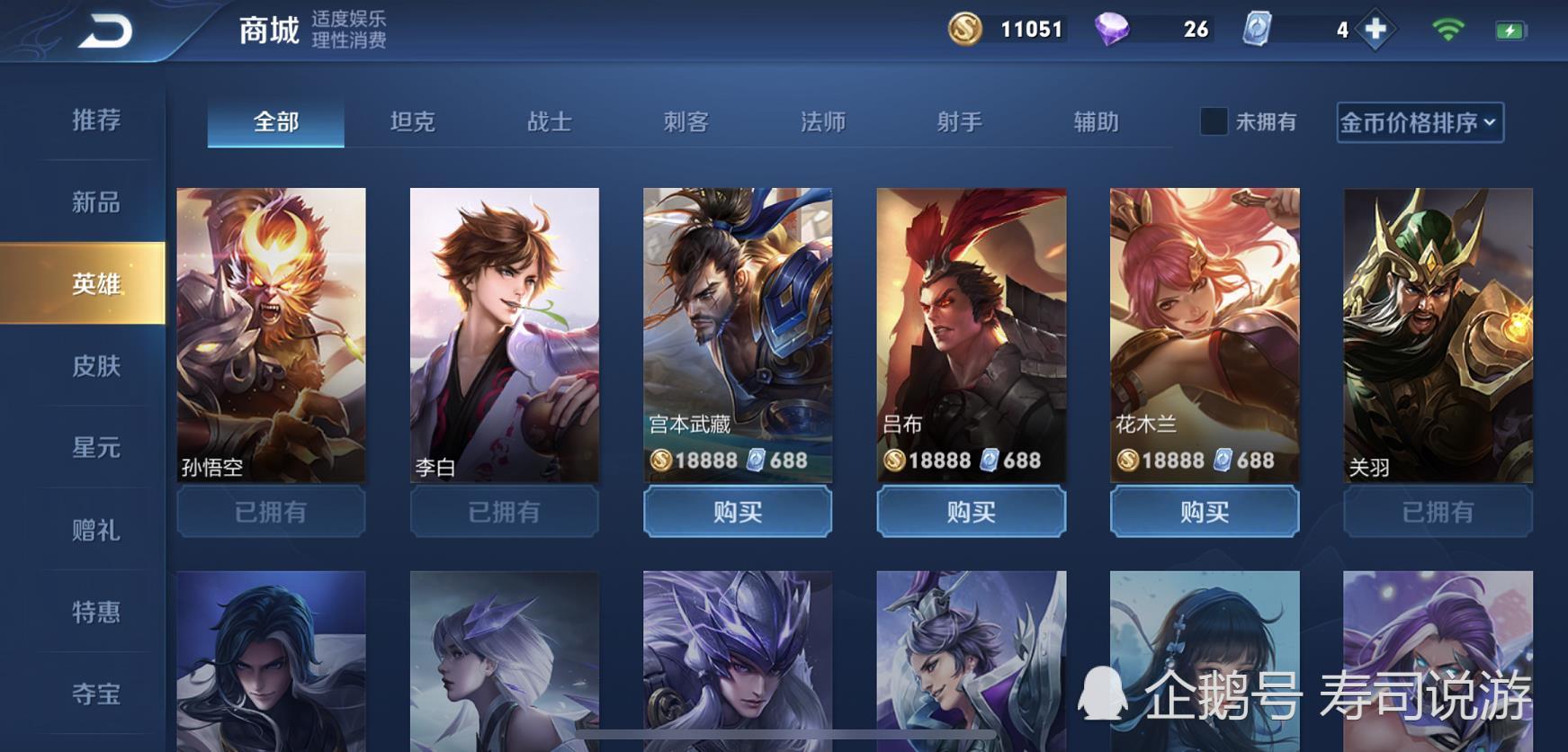Screen dimensions: 1568x752
Task: Open the 金币价格排序 sorting dropdown
Action: tap(1412, 121)
